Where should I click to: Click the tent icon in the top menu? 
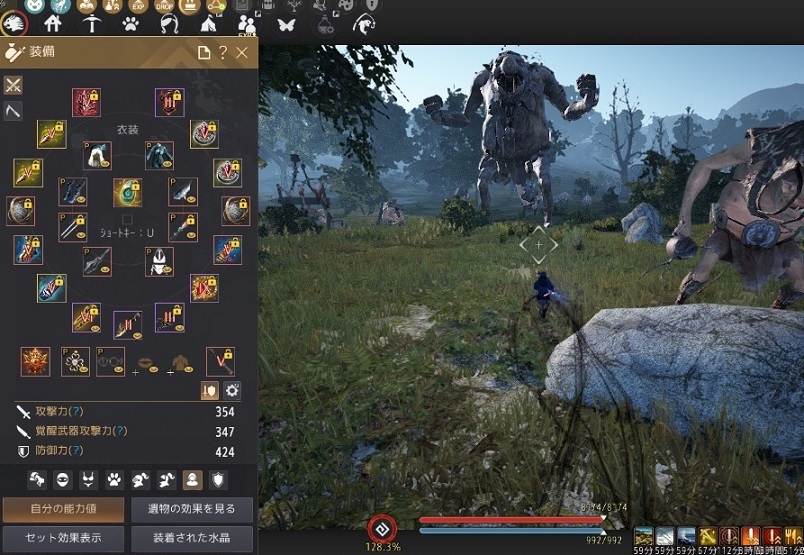209,23
